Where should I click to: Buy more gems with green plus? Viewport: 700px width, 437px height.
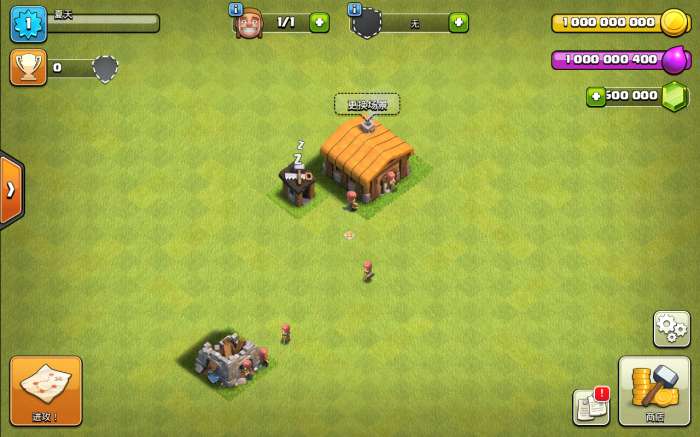coord(597,96)
